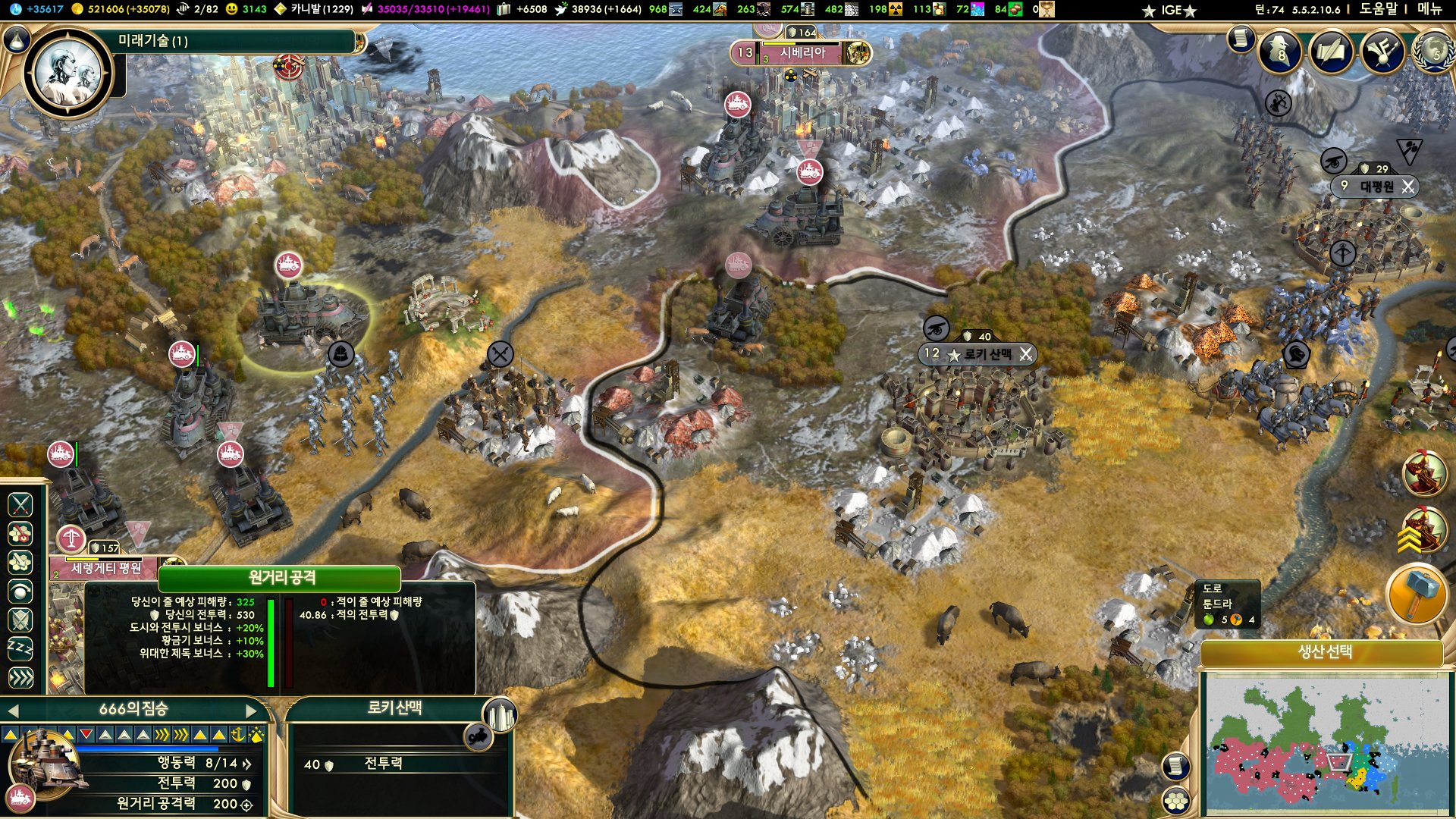This screenshot has width=1456, height=819.
Task: Choose the crossed swords attack action
Action: pos(20,504)
